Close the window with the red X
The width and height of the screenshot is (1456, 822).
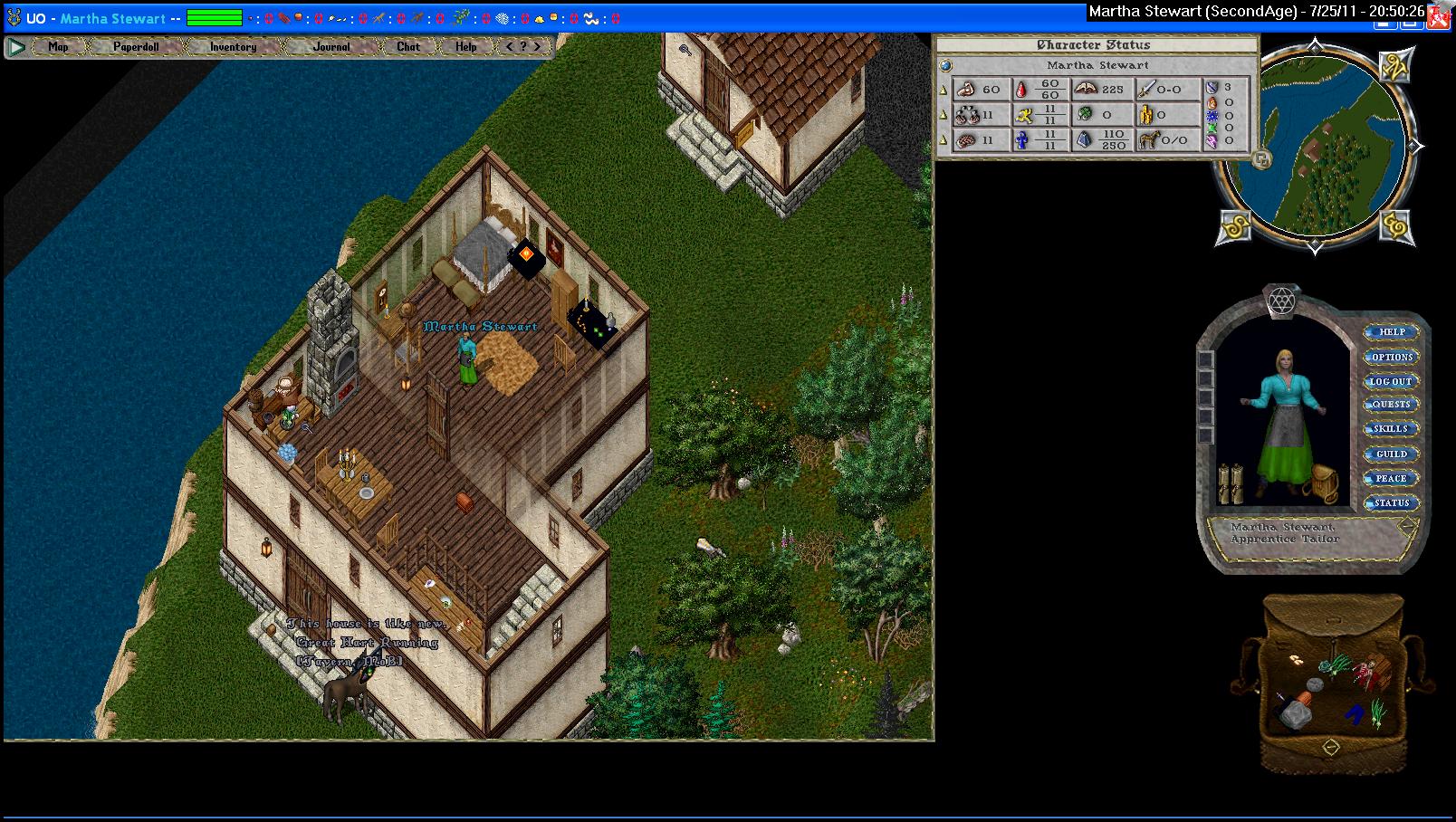1441,16
